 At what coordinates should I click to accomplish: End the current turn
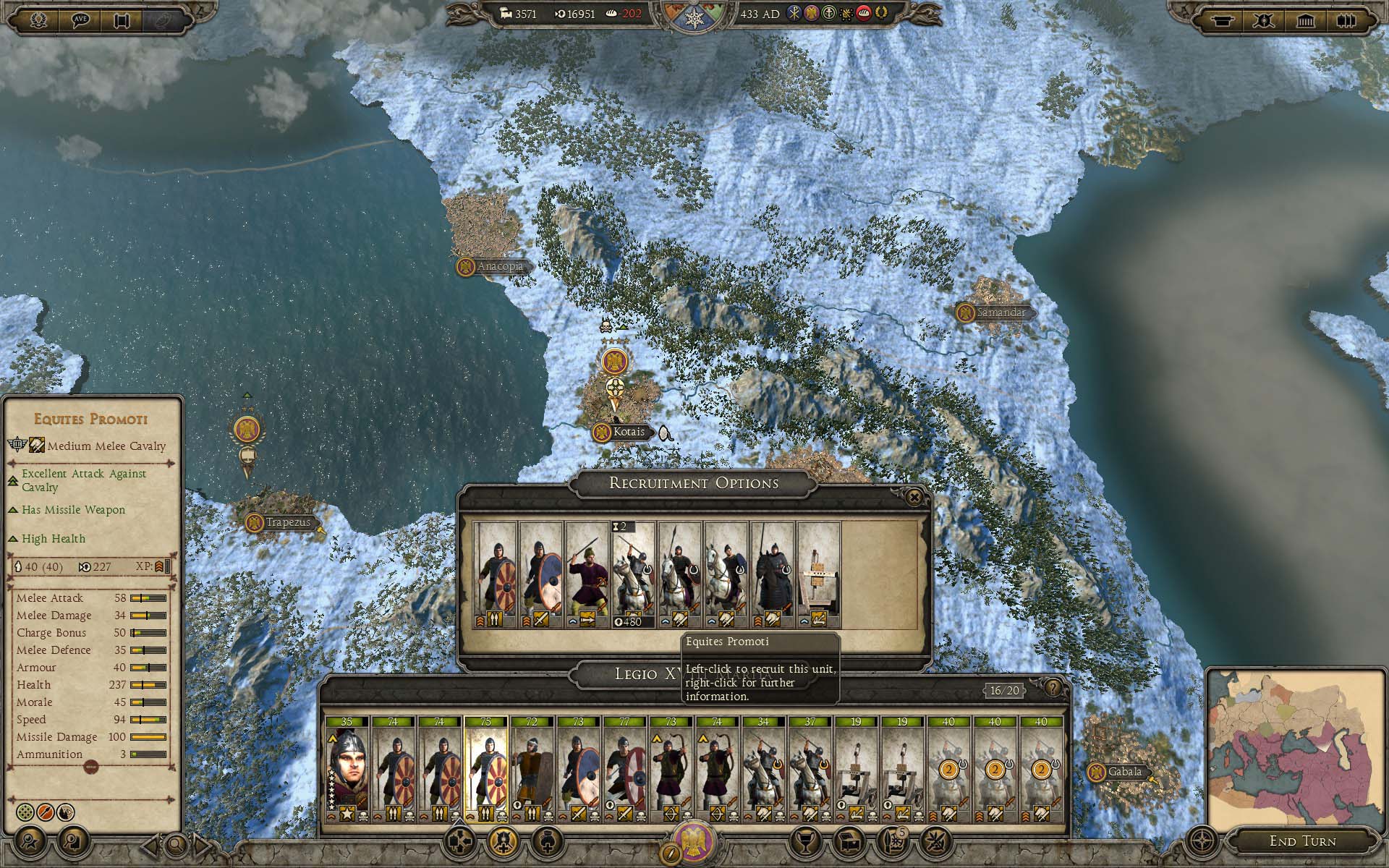[x=1302, y=841]
